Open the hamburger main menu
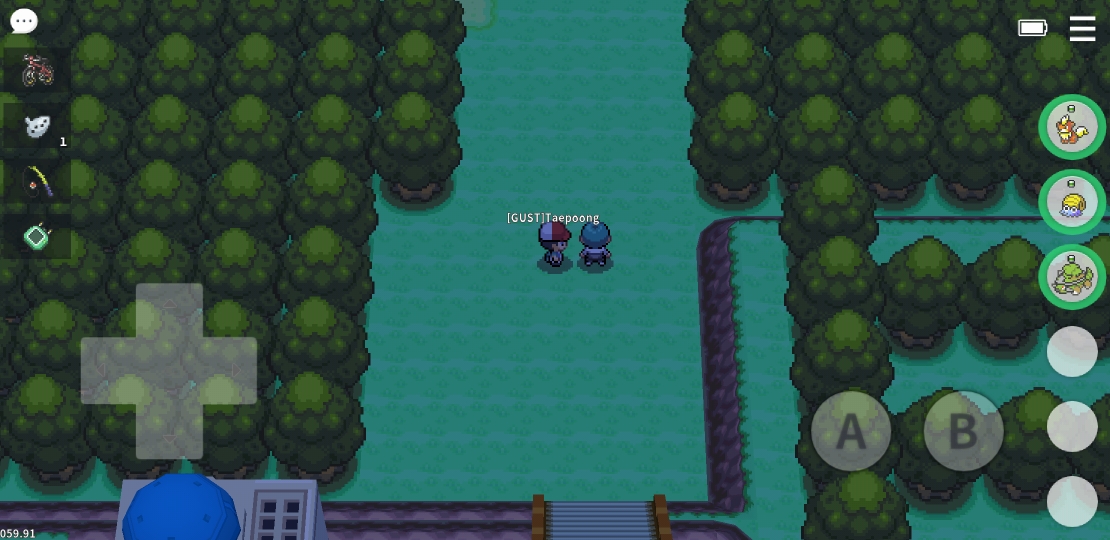This screenshot has width=1110, height=540. [x=1082, y=28]
